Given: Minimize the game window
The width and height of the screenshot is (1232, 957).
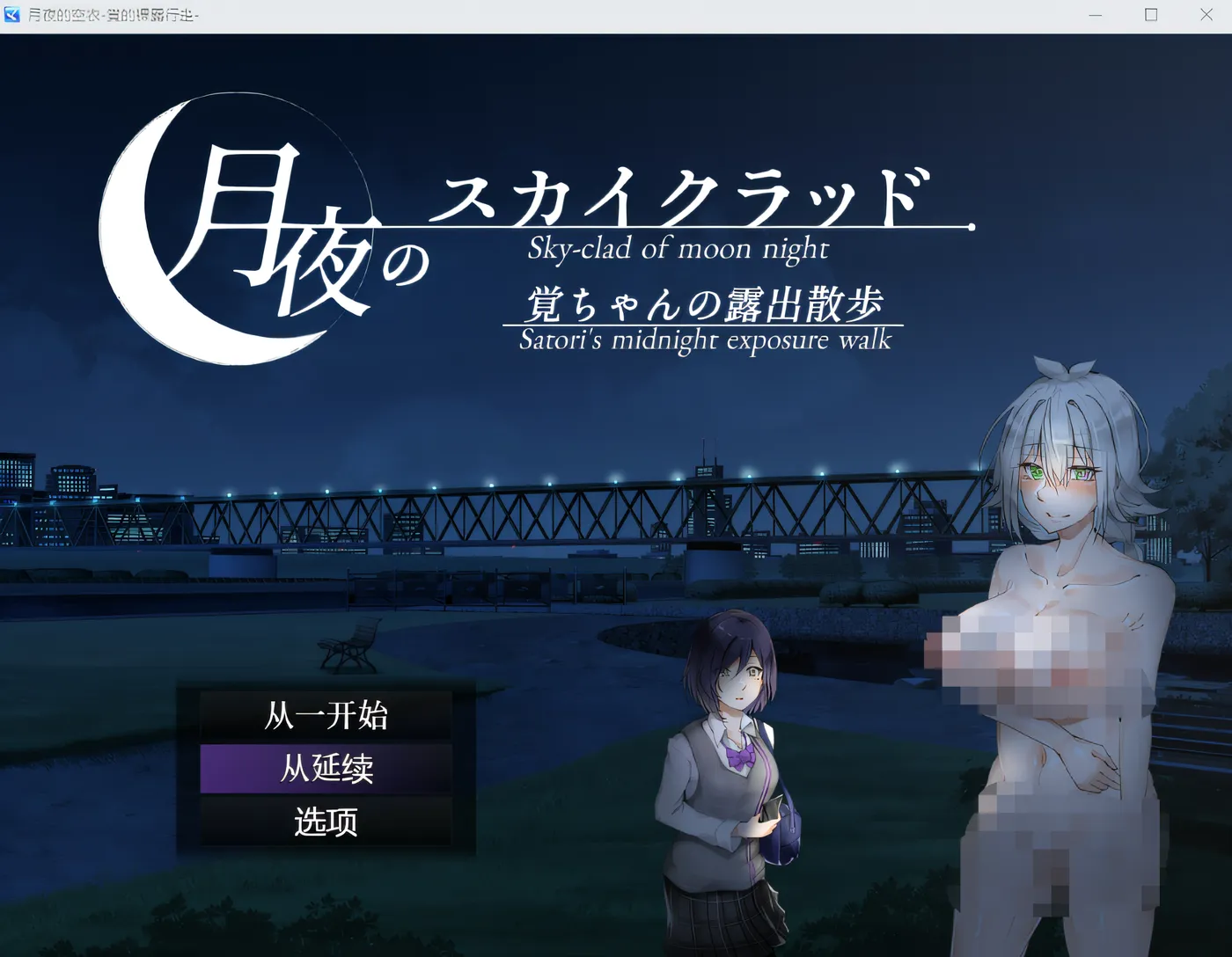Looking at the screenshot, I should (1095, 15).
